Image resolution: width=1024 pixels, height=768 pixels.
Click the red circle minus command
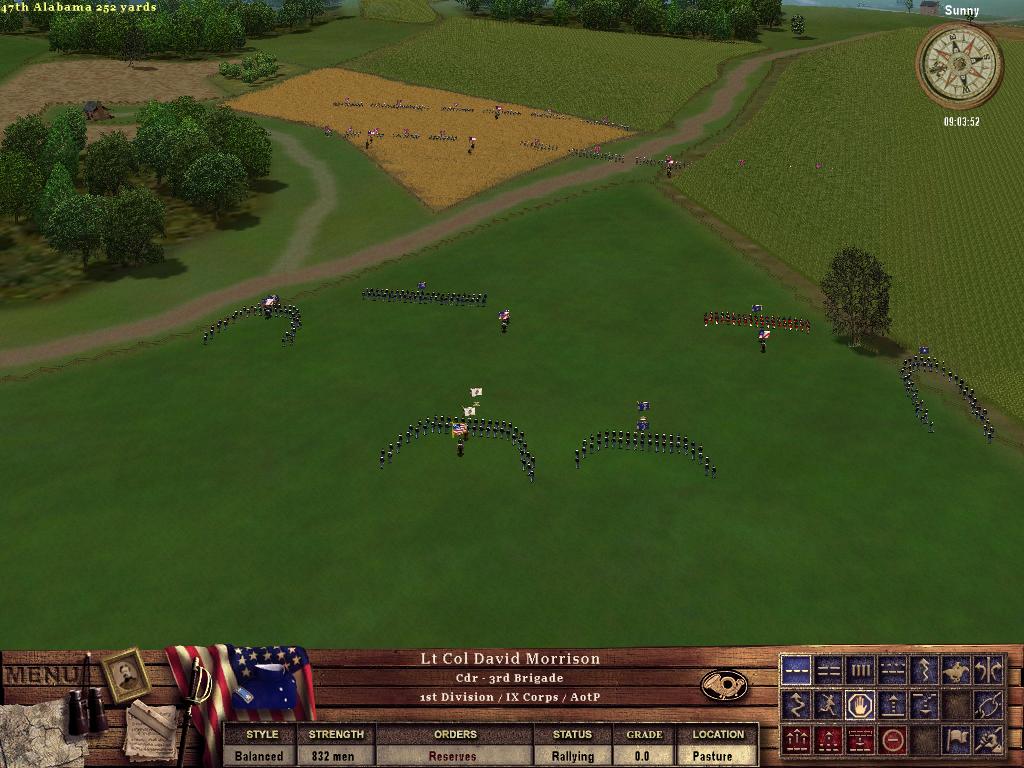click(892, 740)
